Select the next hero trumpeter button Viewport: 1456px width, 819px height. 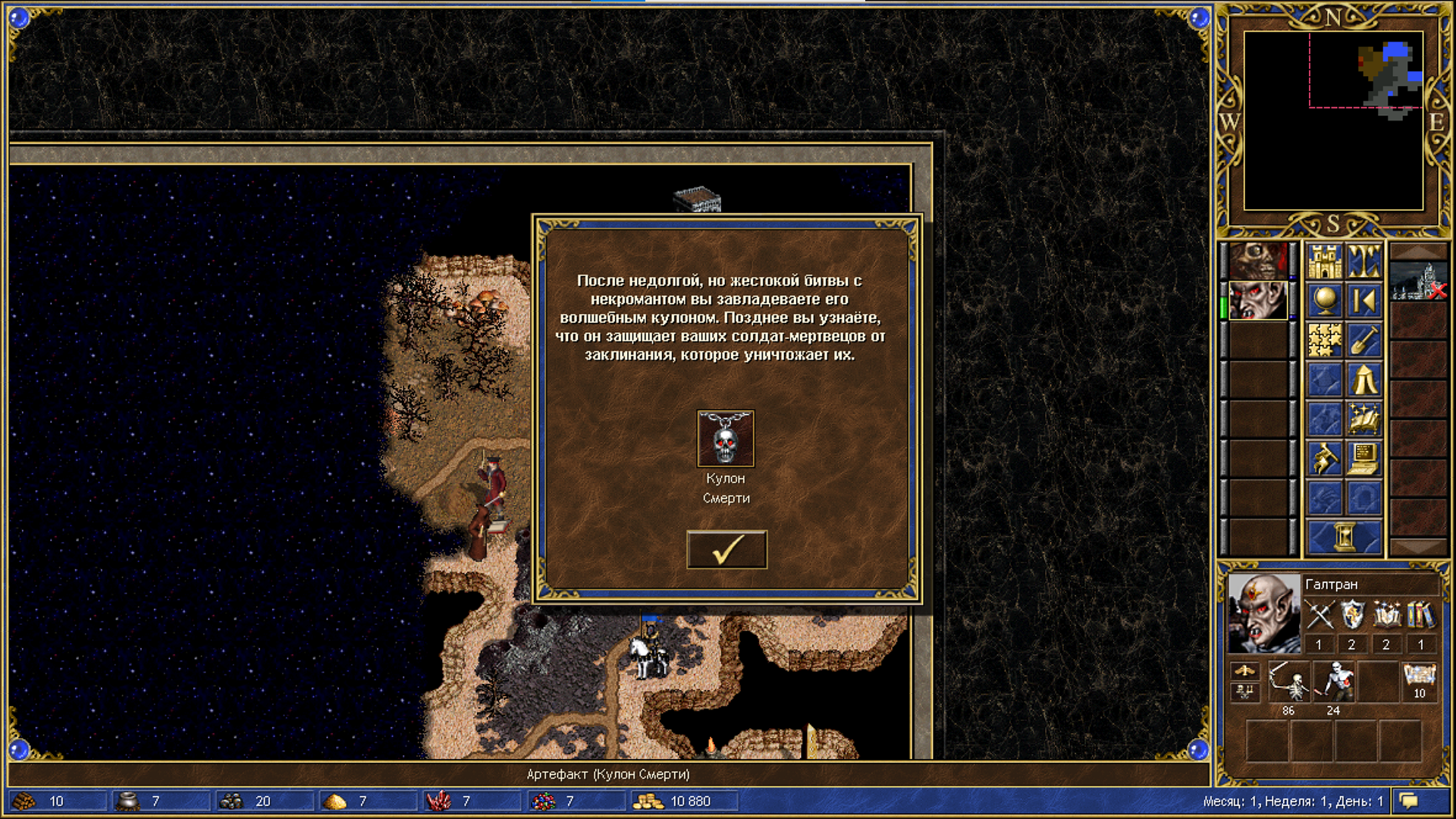pyautogui.click(x=1325, y=459)
